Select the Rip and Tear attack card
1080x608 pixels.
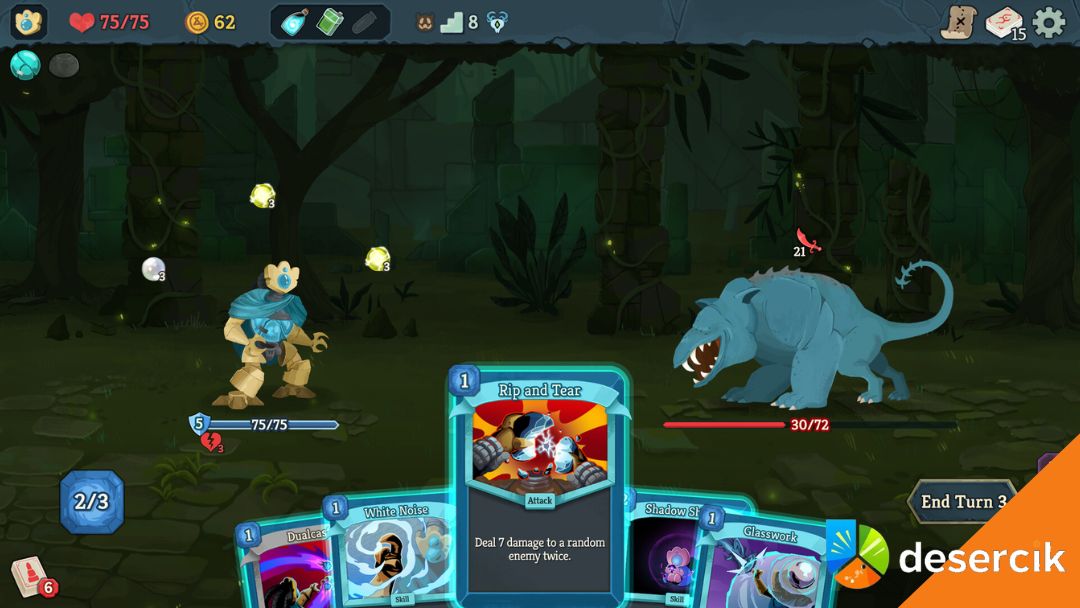pos(539,480)
